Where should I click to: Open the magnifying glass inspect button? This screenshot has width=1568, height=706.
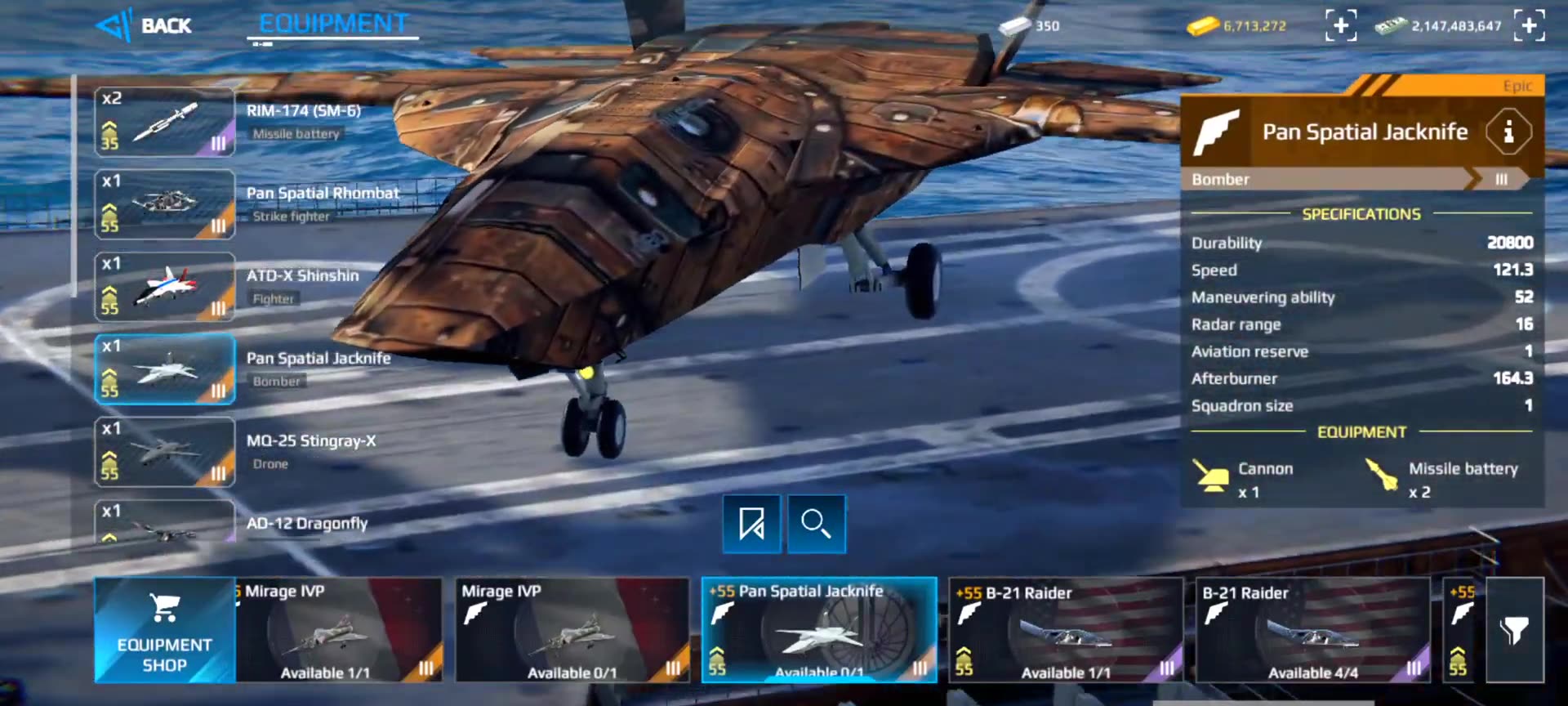pyautogui.click(x=816, y=524)
